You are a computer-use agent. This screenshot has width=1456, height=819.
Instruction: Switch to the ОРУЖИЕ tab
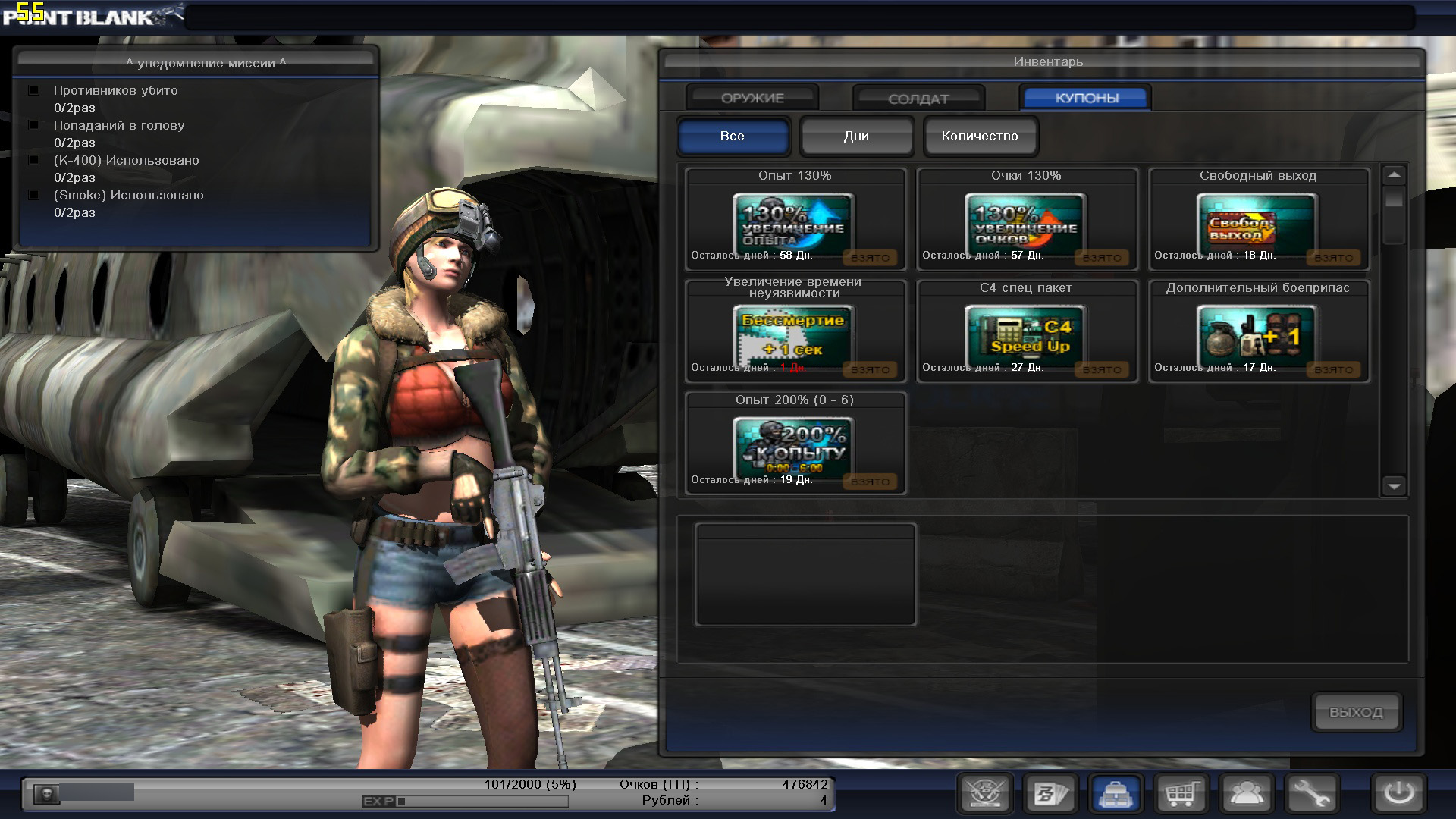752,98
